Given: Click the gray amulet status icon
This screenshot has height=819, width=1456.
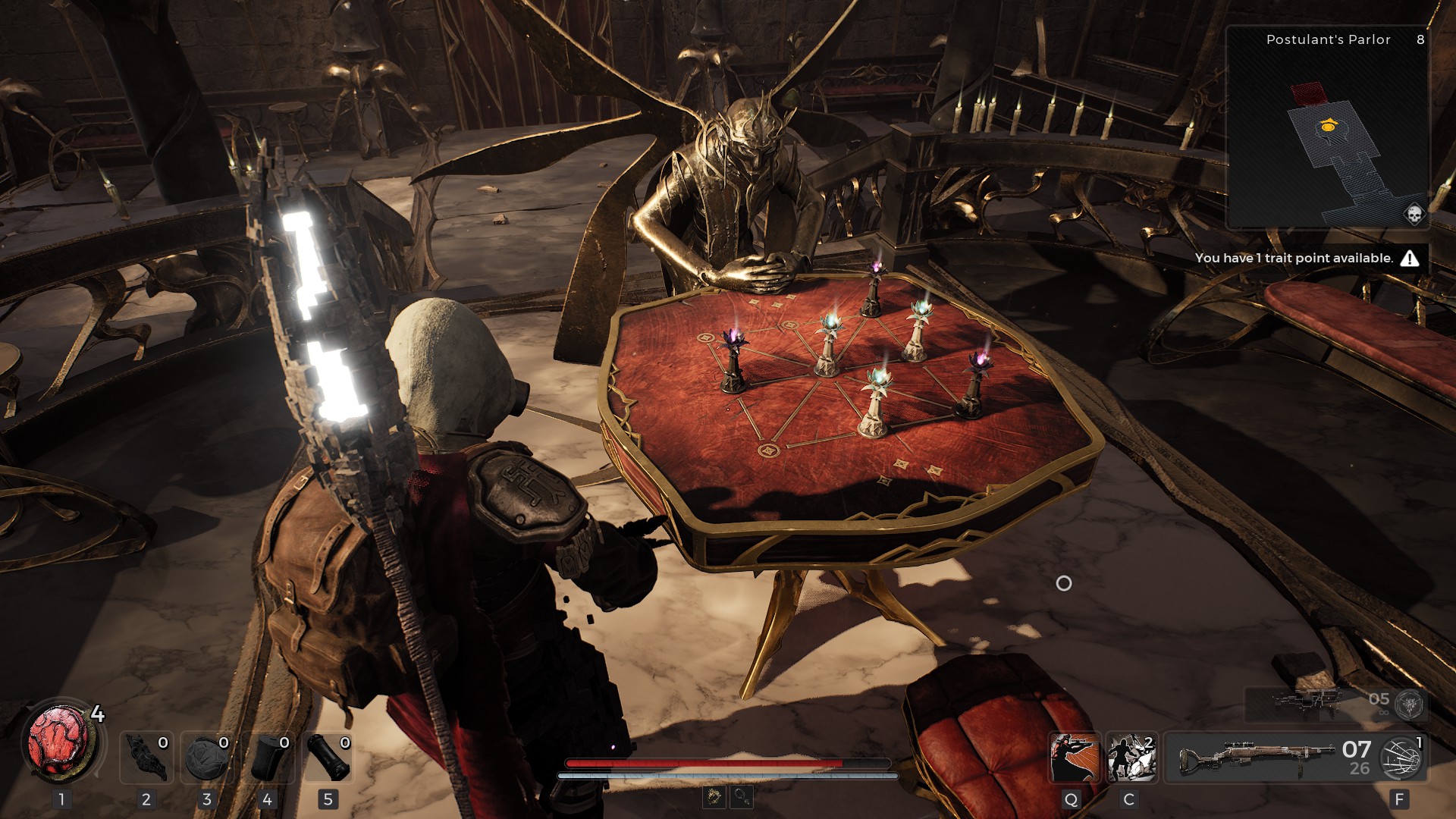Looking at the screenshot, I should pyautogui.click(x=742, y=796).
